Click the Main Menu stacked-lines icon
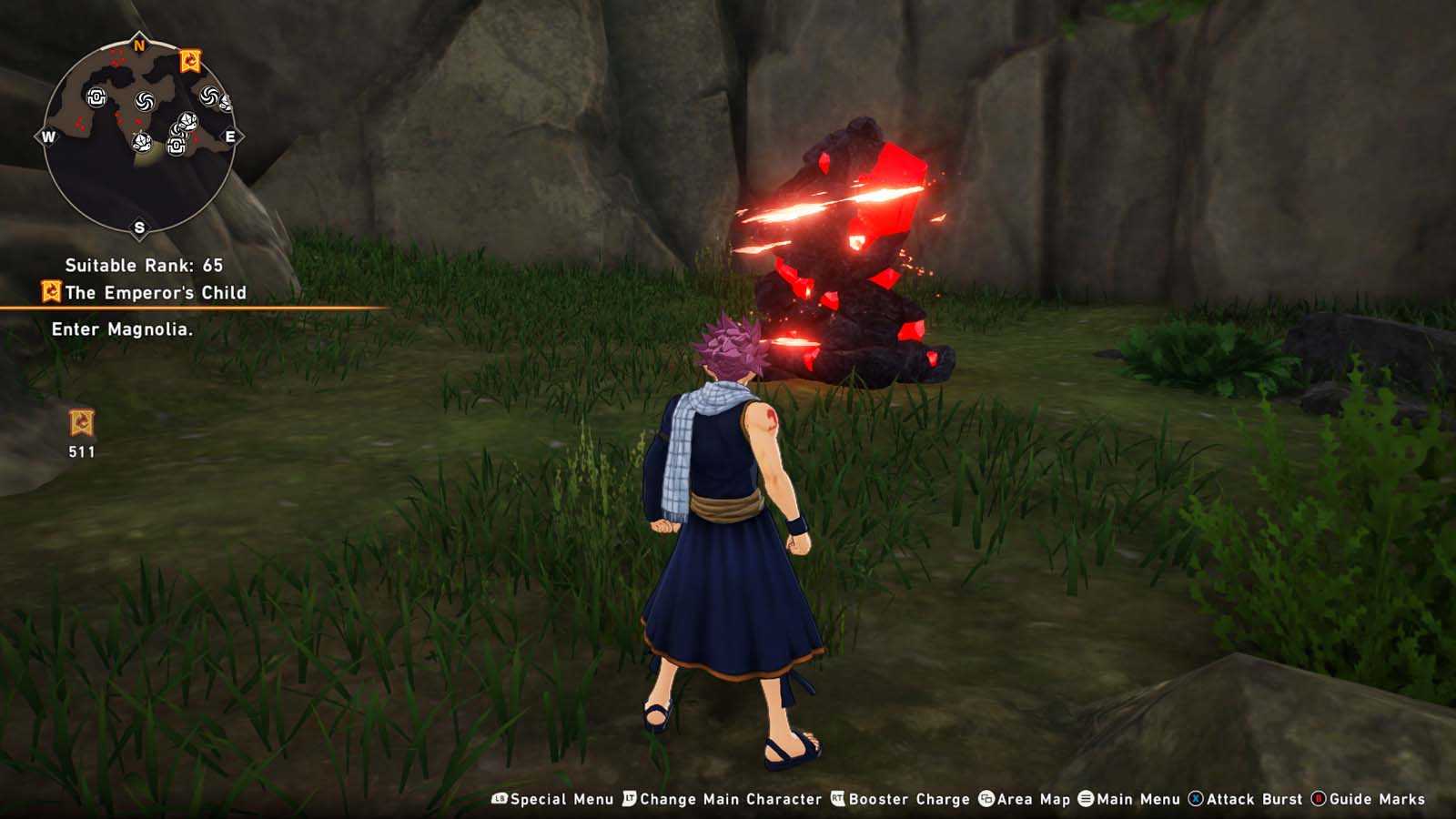1456x819 pixels. (x=1086, y=797)
